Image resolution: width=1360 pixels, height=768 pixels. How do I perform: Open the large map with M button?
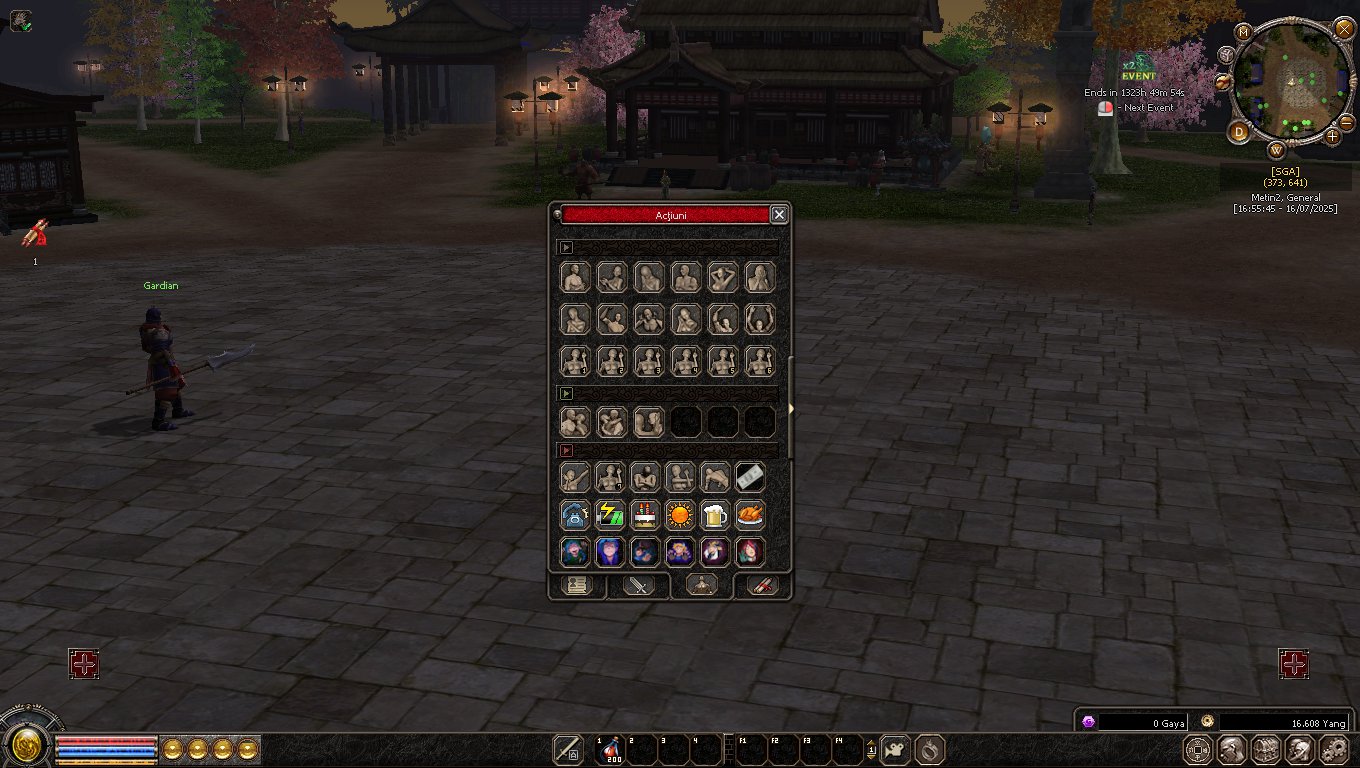coord(1244,32)
